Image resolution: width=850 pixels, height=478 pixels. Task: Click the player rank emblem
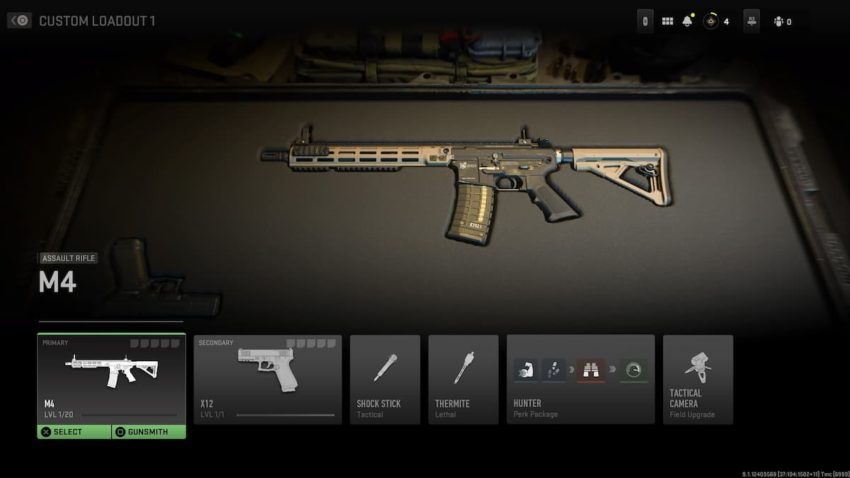coord(711,21)
